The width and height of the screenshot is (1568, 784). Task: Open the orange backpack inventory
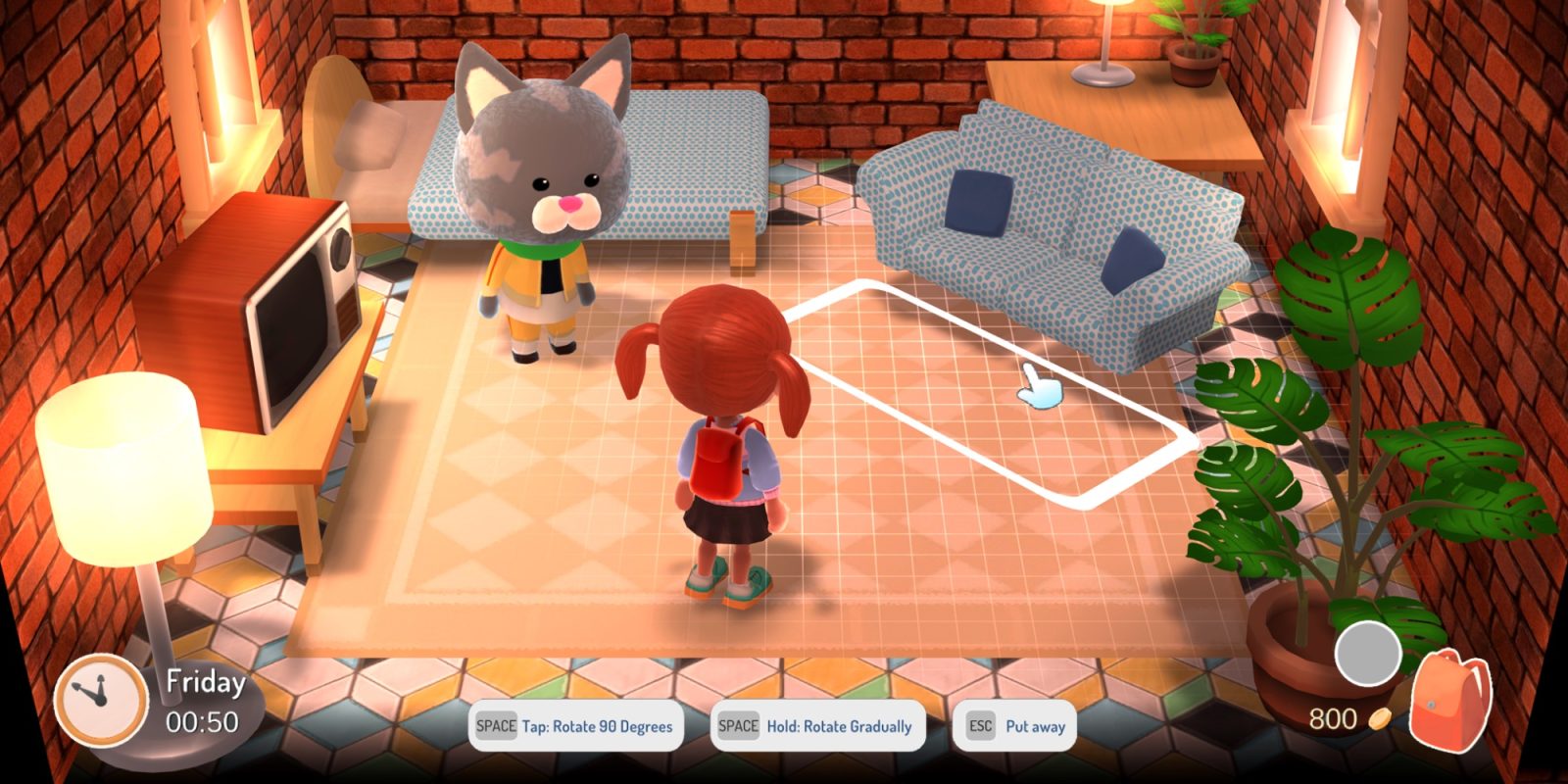point(1449,701)
